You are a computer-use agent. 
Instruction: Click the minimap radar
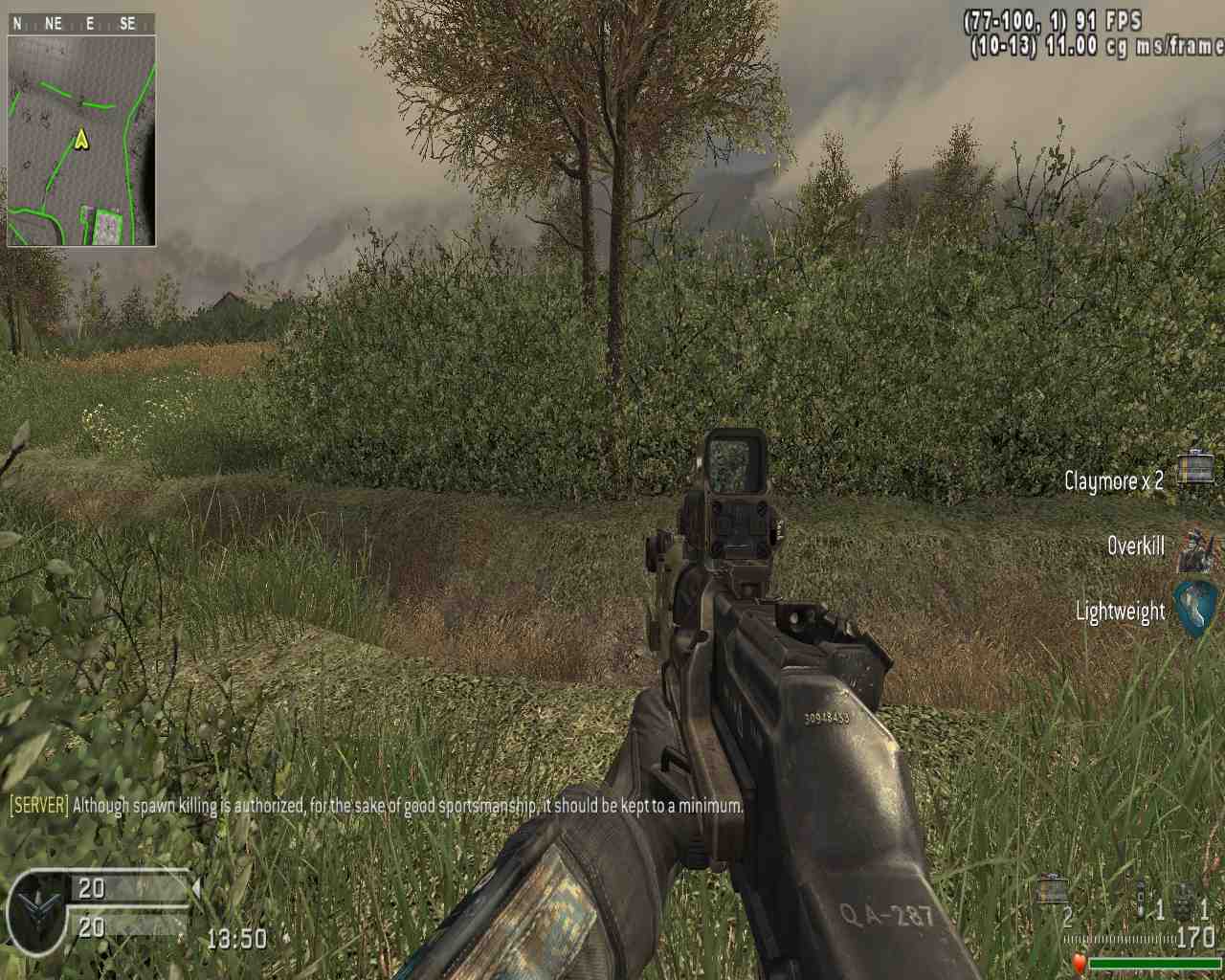(81, 140)
